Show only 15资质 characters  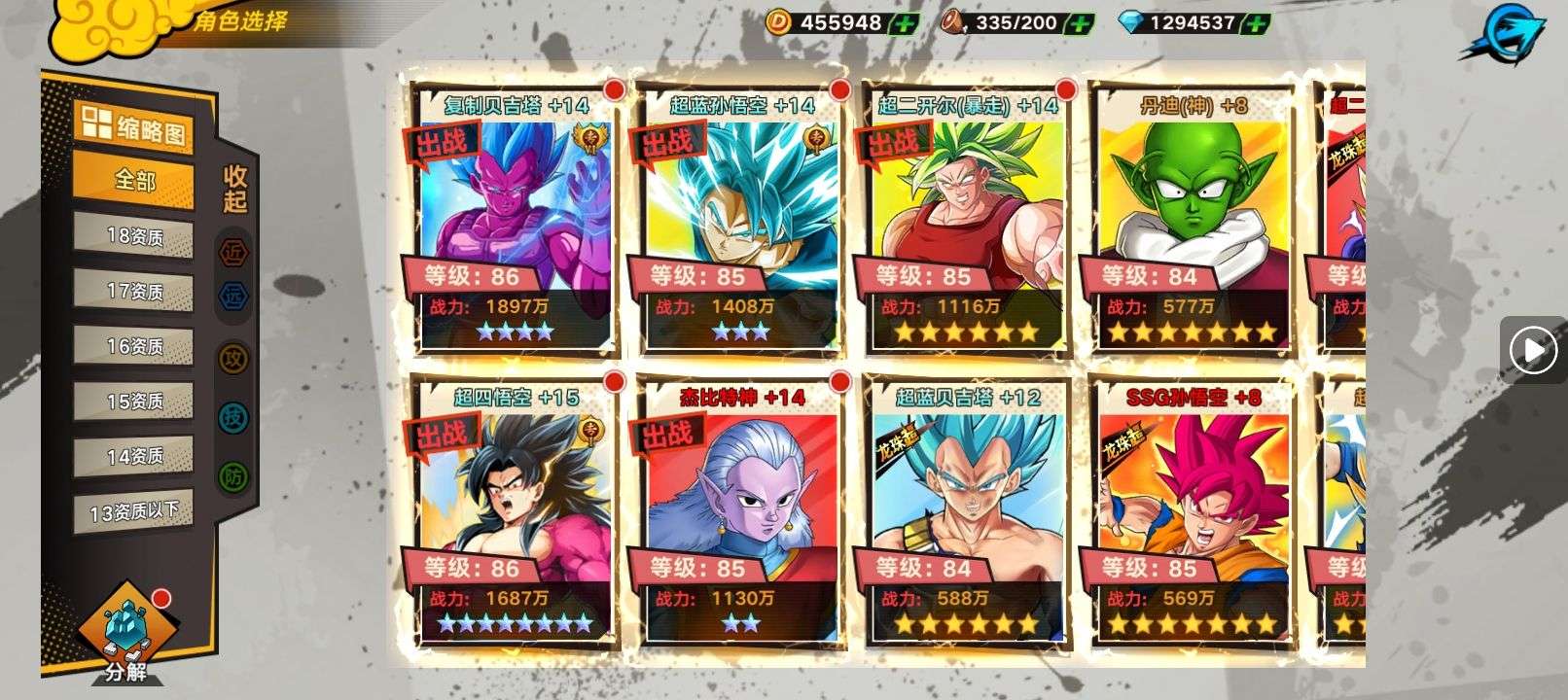tap(133, 401)
